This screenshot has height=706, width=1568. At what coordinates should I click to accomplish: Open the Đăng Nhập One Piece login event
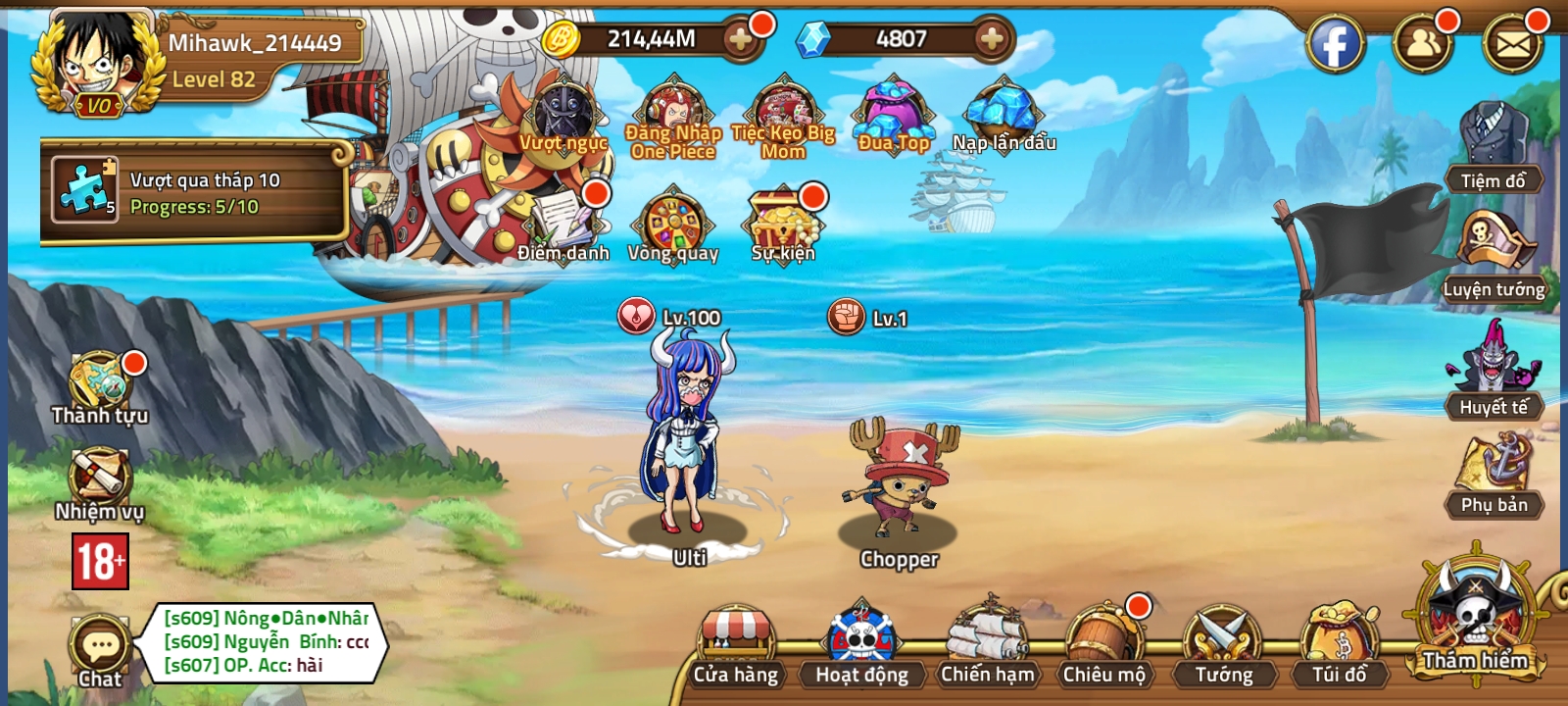pos(673,108)
